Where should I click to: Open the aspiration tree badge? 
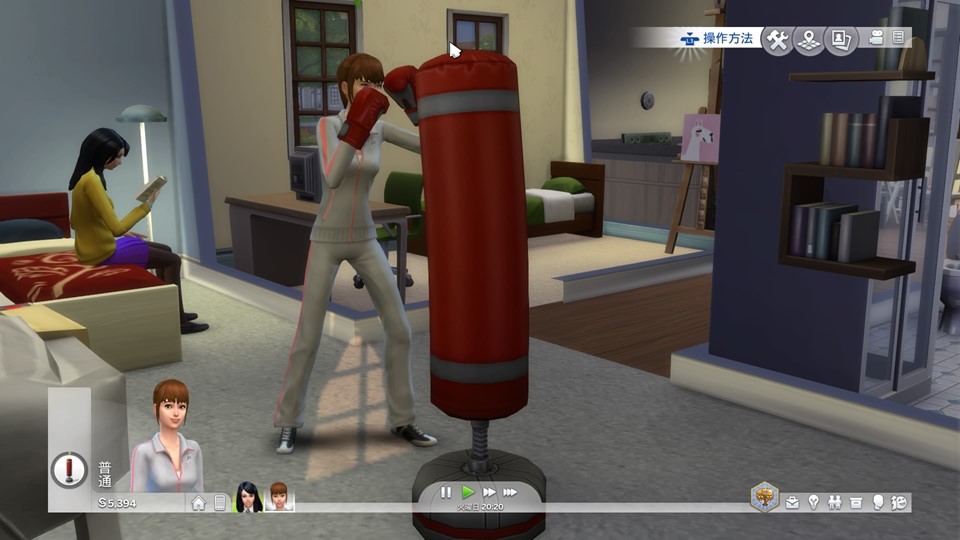coord(765,497)
